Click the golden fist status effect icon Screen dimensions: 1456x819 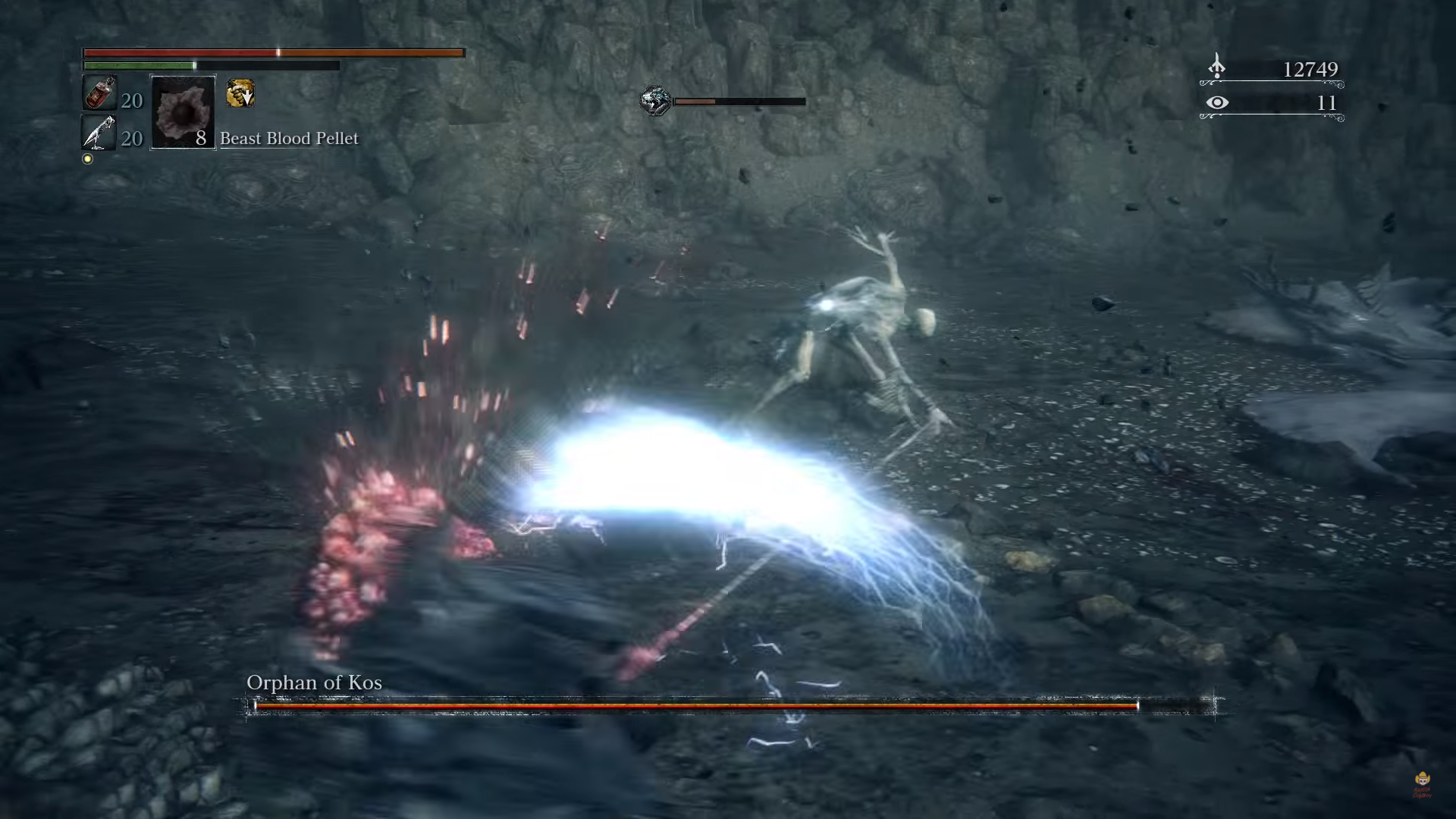coord(240,93)
